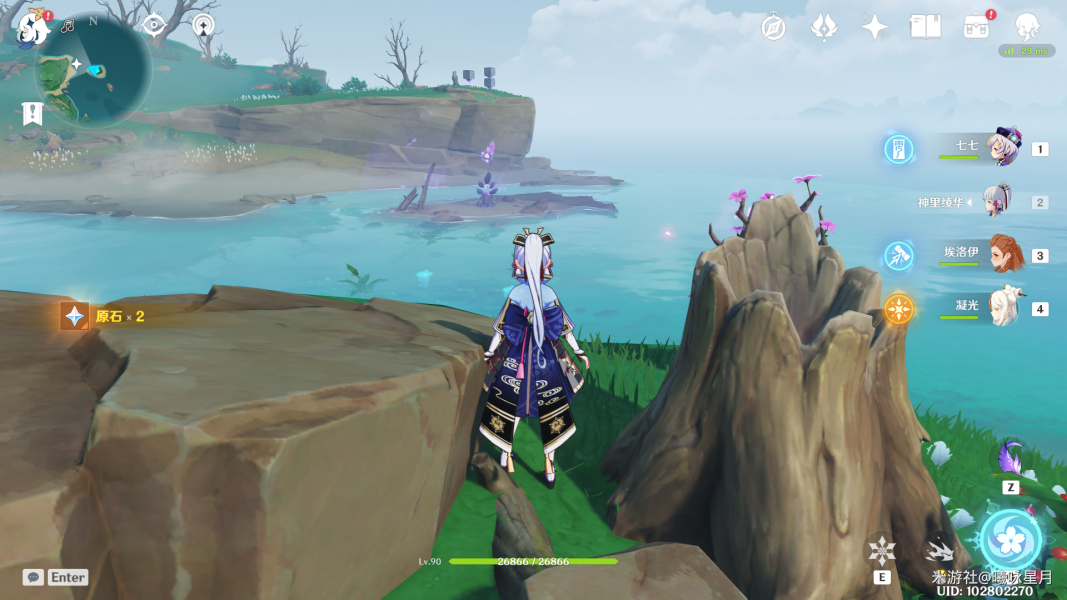The width and height of the screenshot is (1067, 600).
Task: Open the Paimon main menu
Action: point(34,27)
